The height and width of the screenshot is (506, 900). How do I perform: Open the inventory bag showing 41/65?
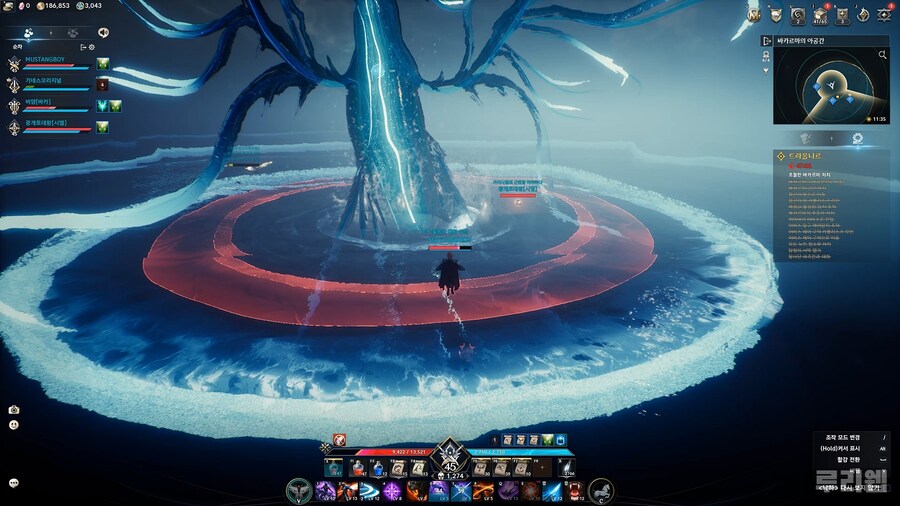[x=819, y=14]
